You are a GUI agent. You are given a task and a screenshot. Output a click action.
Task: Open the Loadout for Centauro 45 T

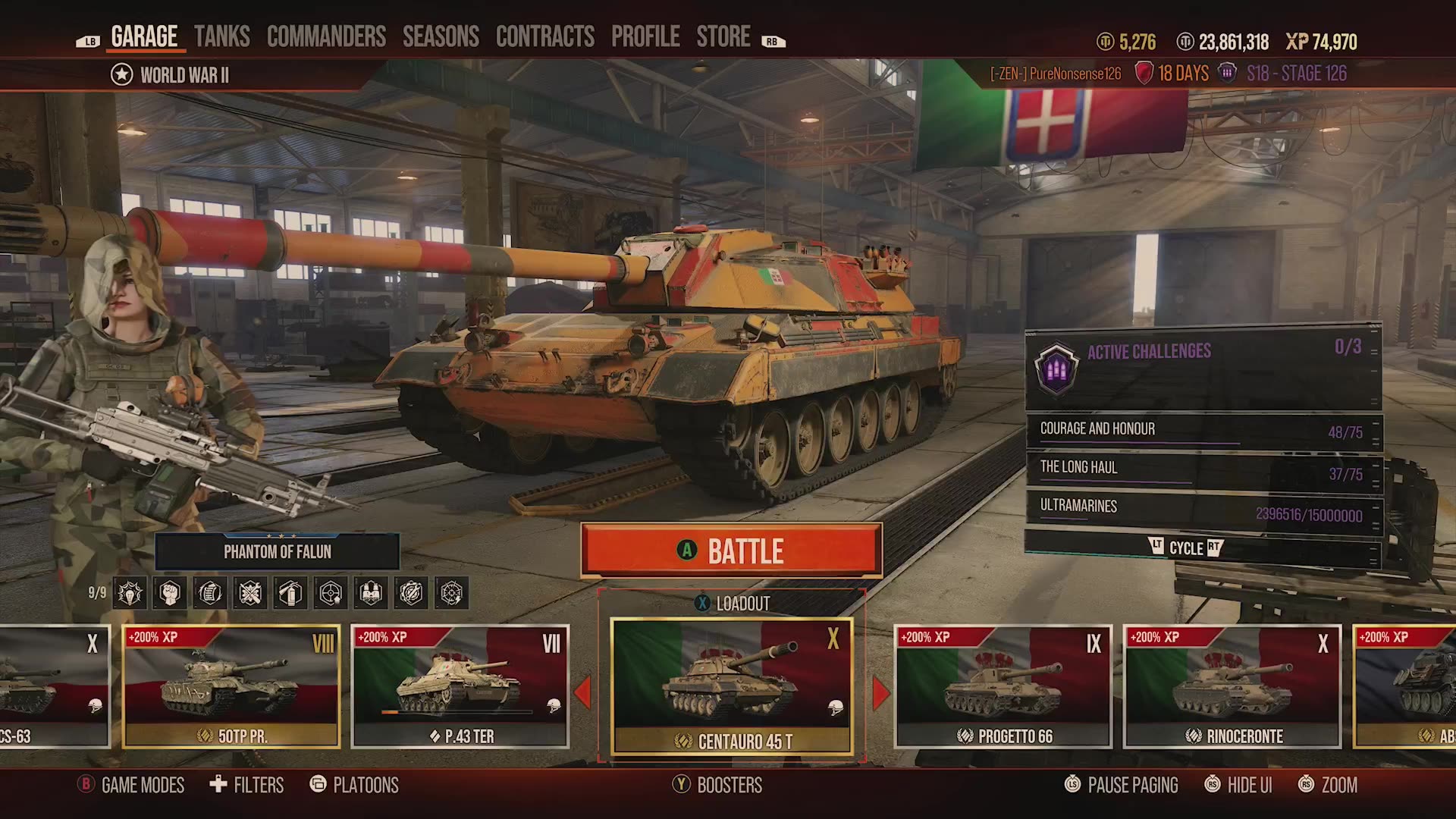pos(733,604)
